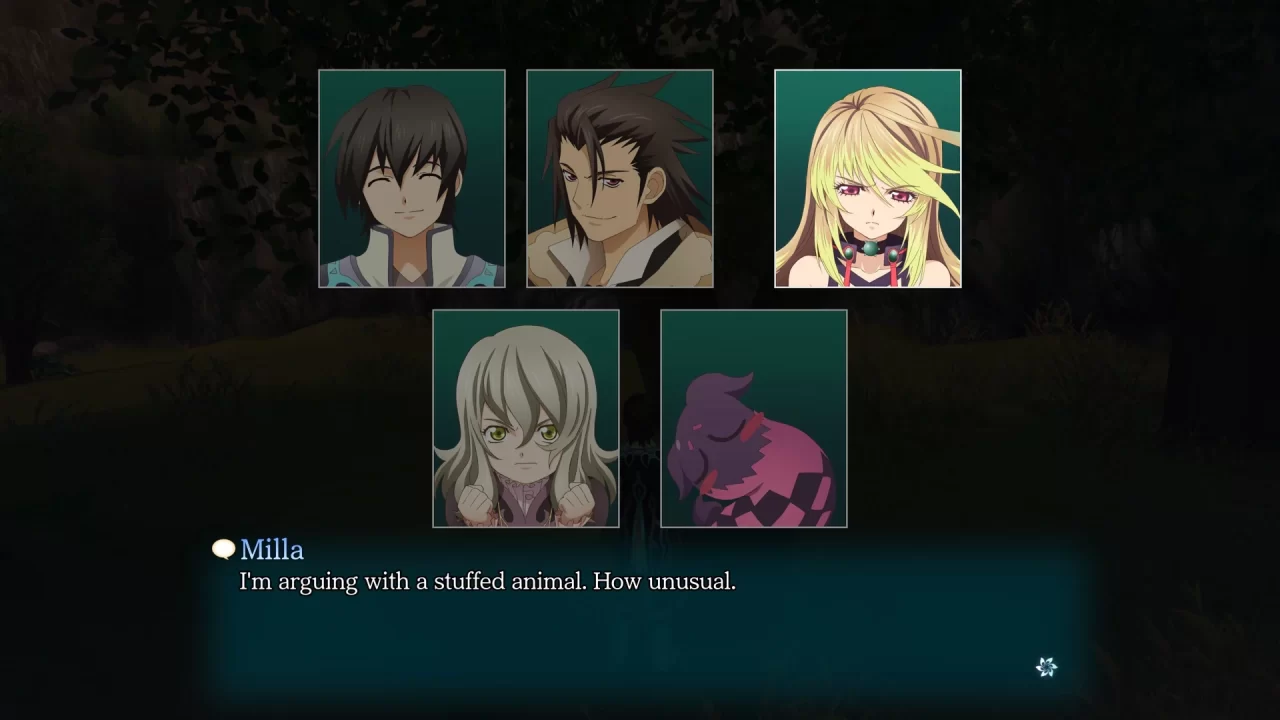Select Elize's portrait icon with clenched fists
Screen dimensions: 1280x720
click(x=526, y=418)
